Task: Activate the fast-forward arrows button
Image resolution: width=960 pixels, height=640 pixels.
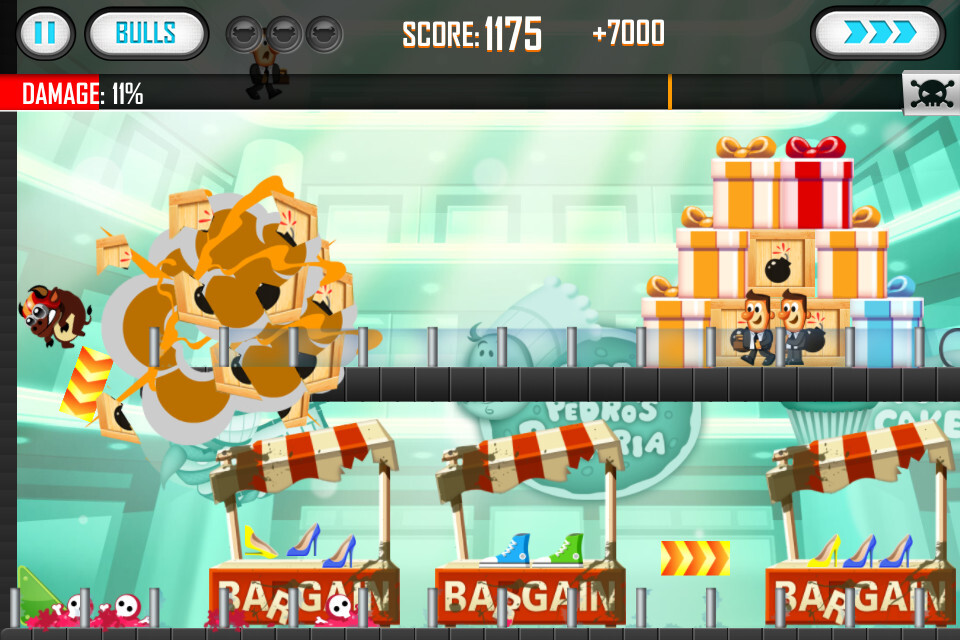Action: [877, 34]
